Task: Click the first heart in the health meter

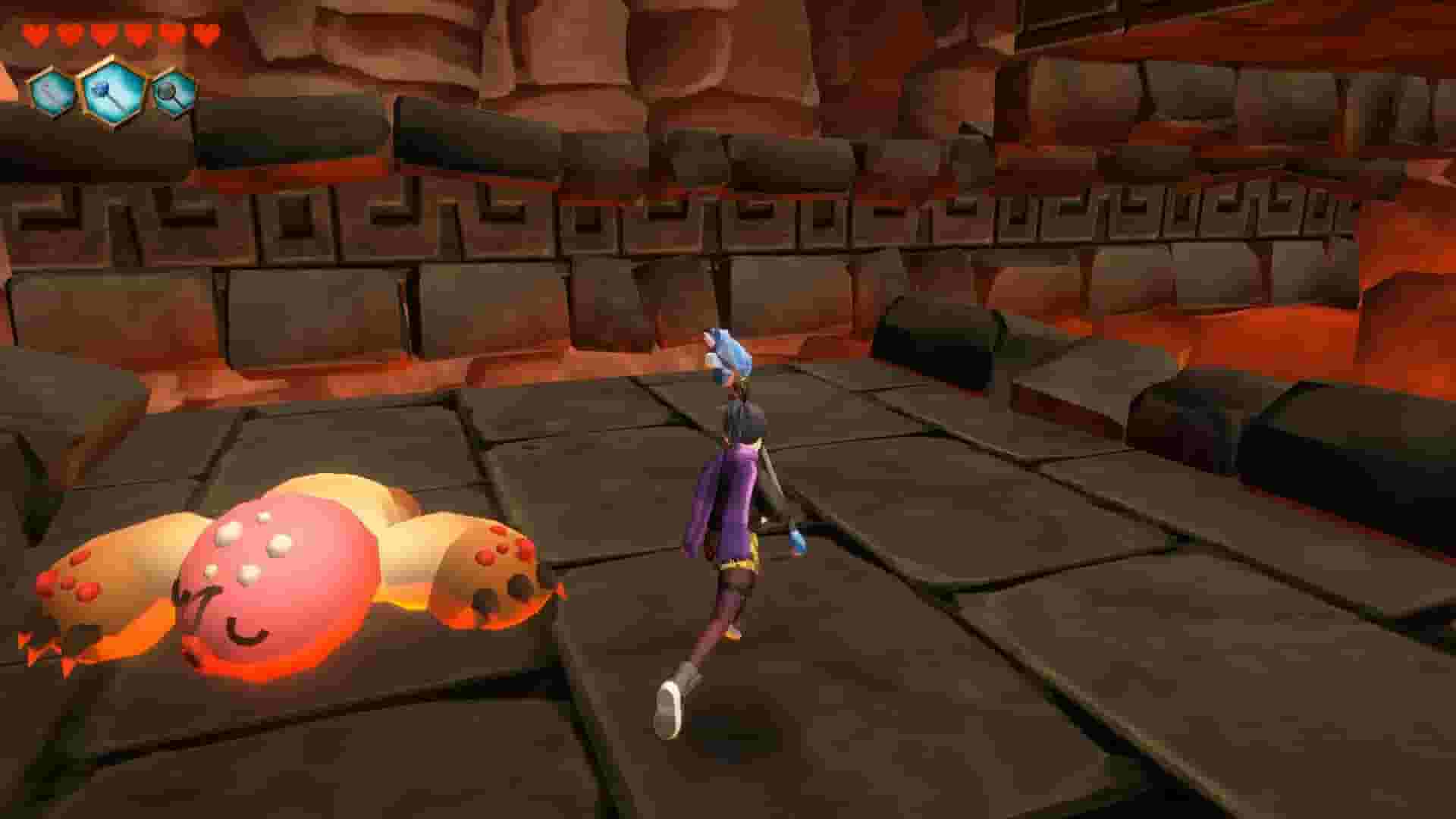Action: tap(36, 33)
